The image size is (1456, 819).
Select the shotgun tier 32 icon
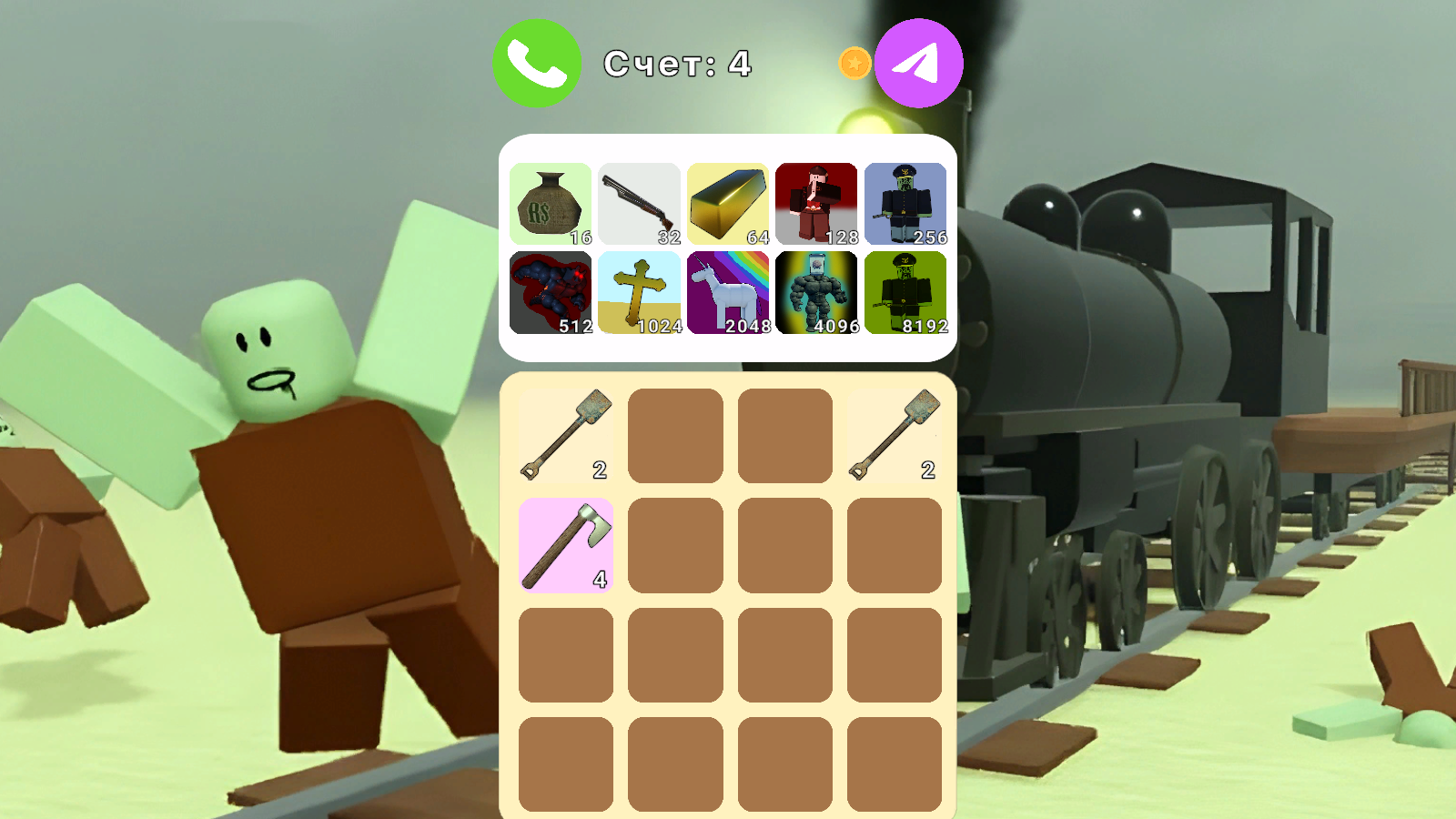pyautogui.click(x=640, y=202)
